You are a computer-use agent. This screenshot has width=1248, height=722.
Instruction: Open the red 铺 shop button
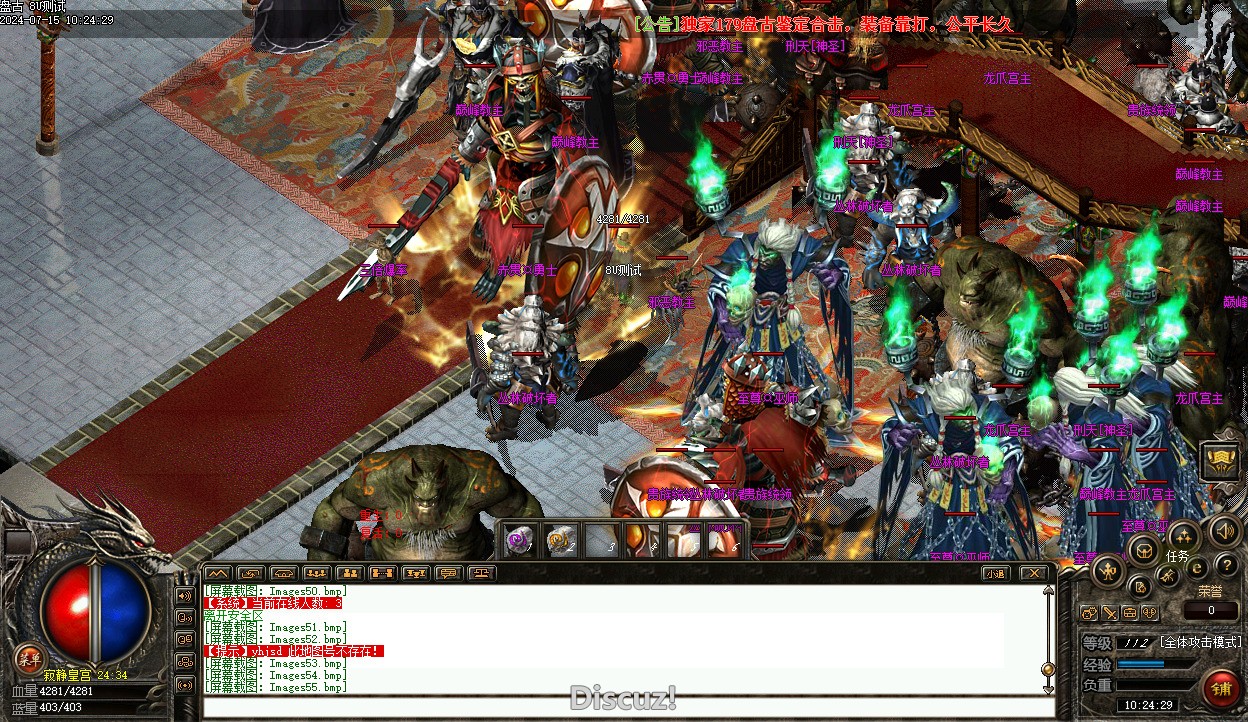click(x=1220, y=687)
